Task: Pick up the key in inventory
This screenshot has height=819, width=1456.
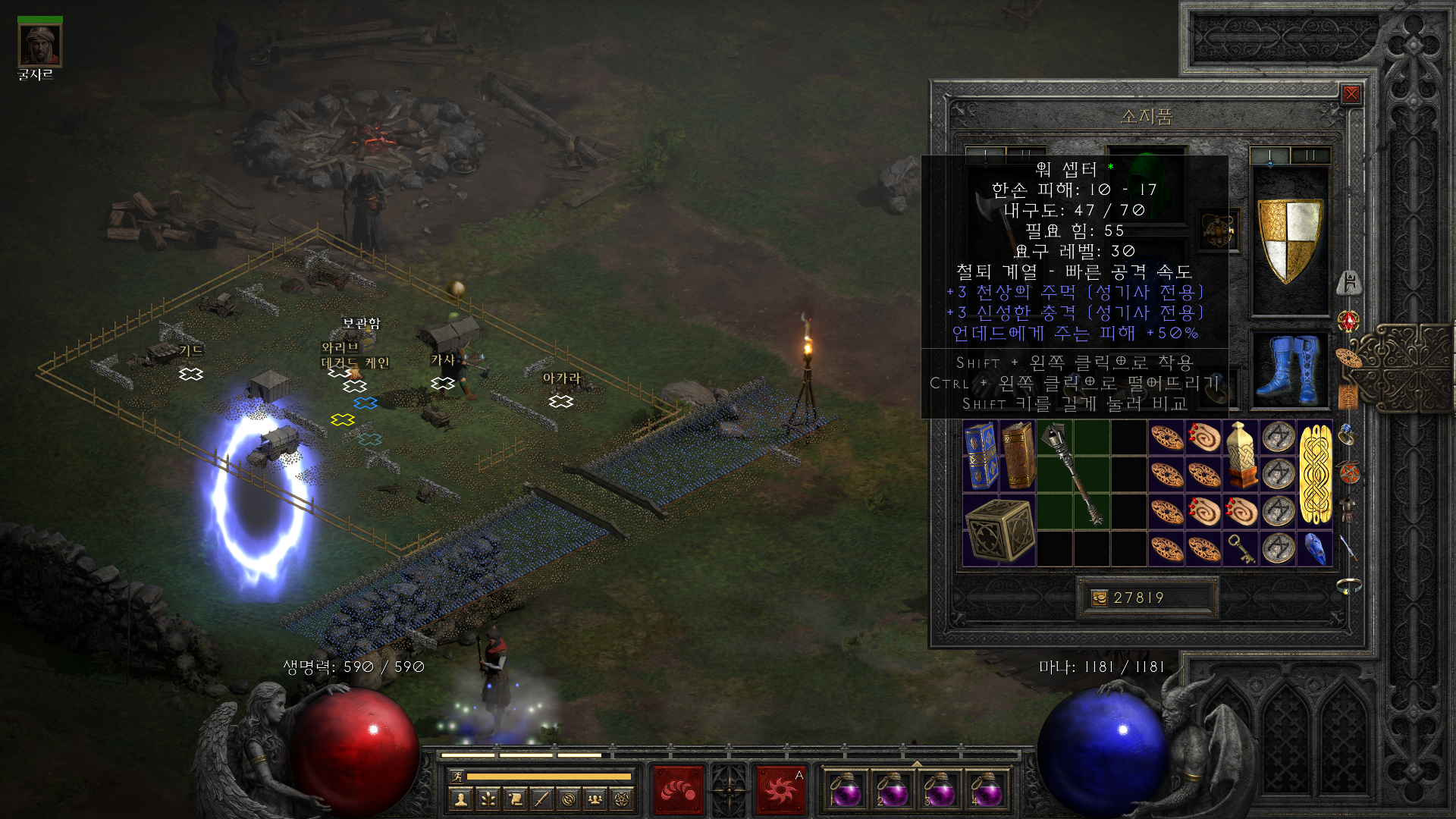Action: 1241,548
